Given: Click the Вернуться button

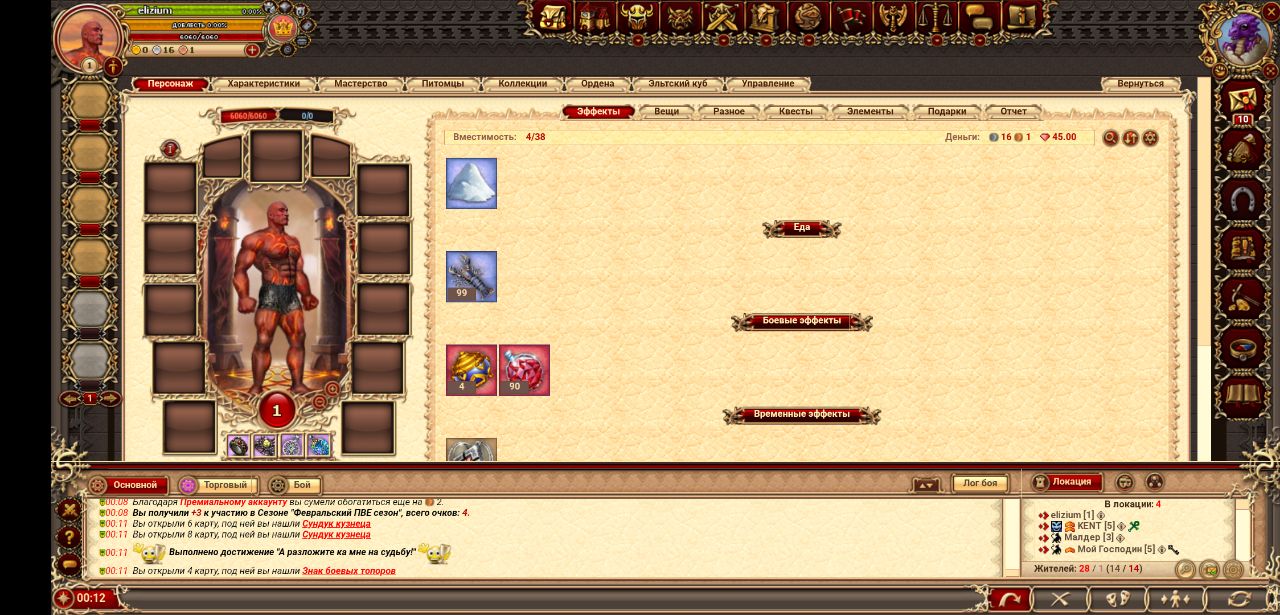Looking at the screenshot, I should pos(1140,84).
